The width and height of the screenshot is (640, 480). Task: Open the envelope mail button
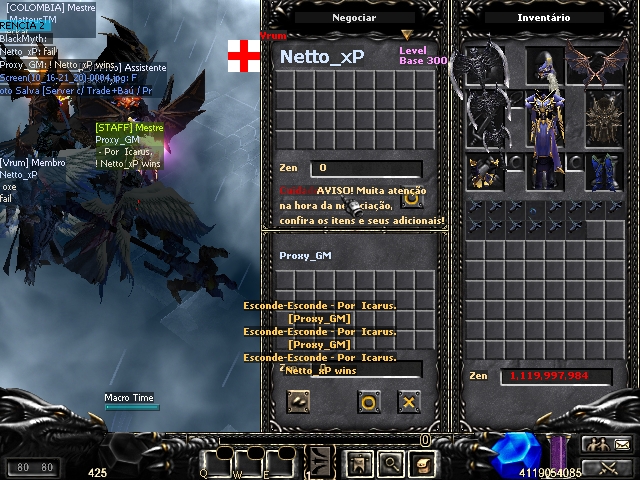pyautogui.click(x=621, y=444)
